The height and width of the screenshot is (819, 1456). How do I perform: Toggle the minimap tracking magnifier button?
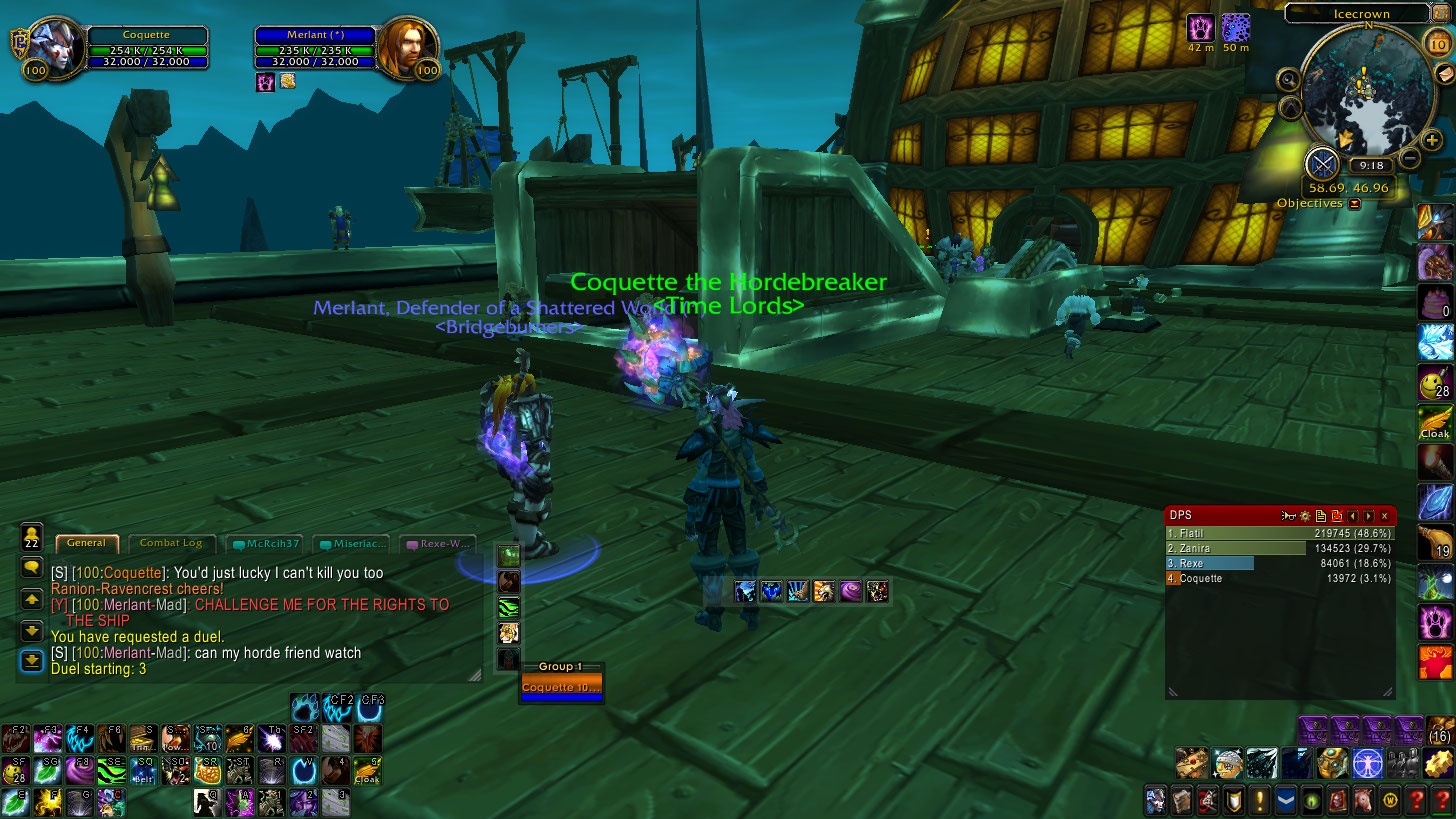pos(1288,79)
